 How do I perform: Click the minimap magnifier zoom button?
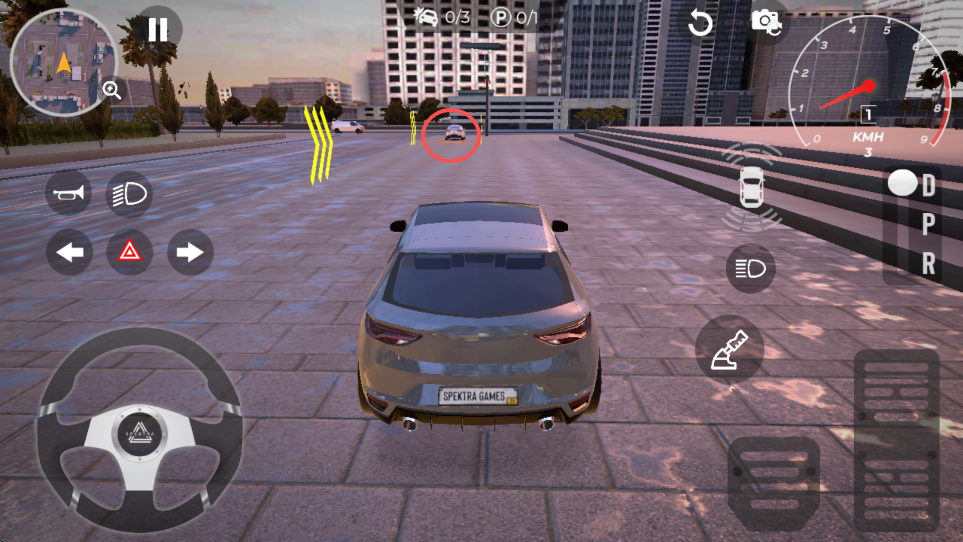coord(112,91)
